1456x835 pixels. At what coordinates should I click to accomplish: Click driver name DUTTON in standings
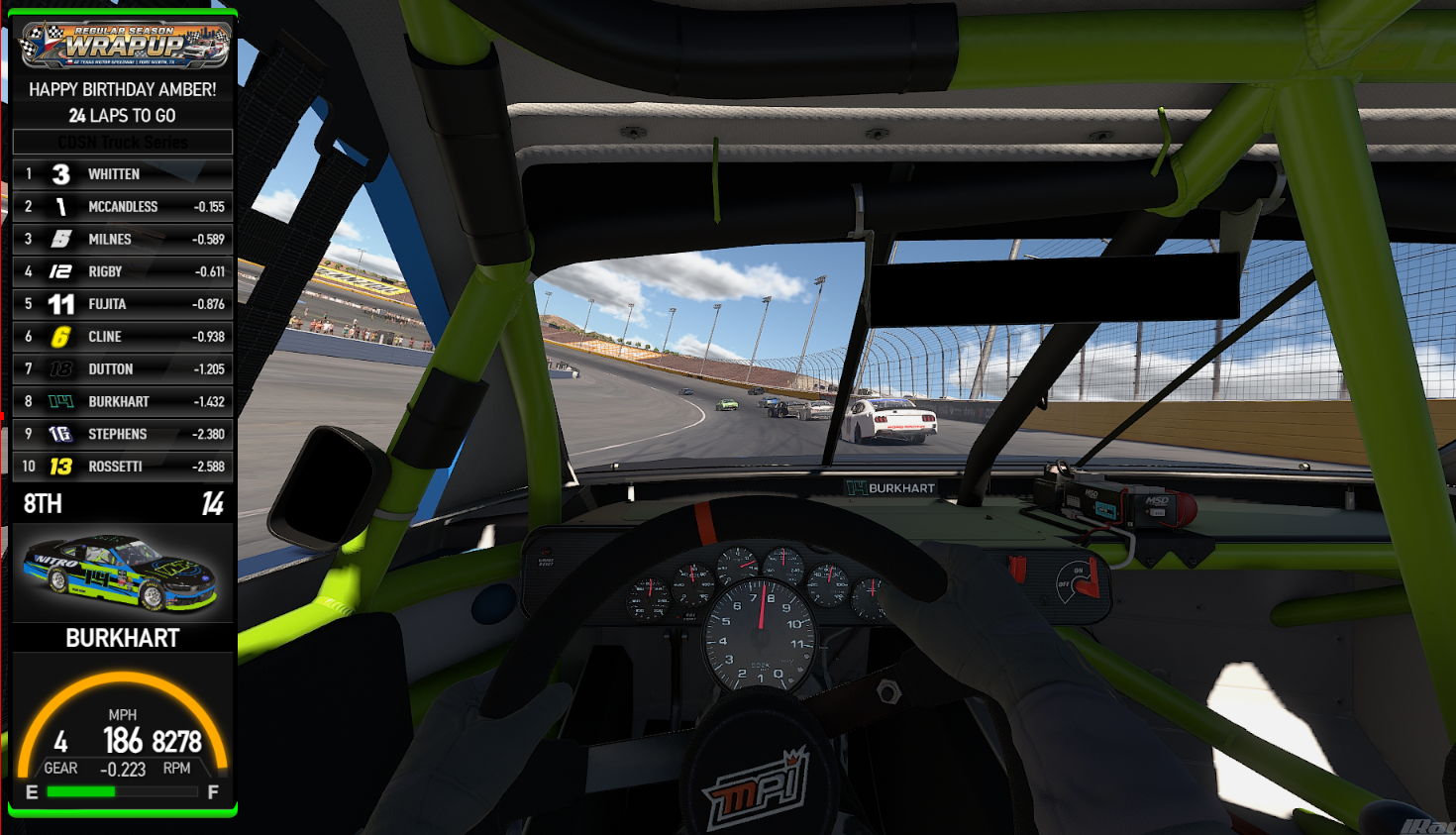click(109, 368)
